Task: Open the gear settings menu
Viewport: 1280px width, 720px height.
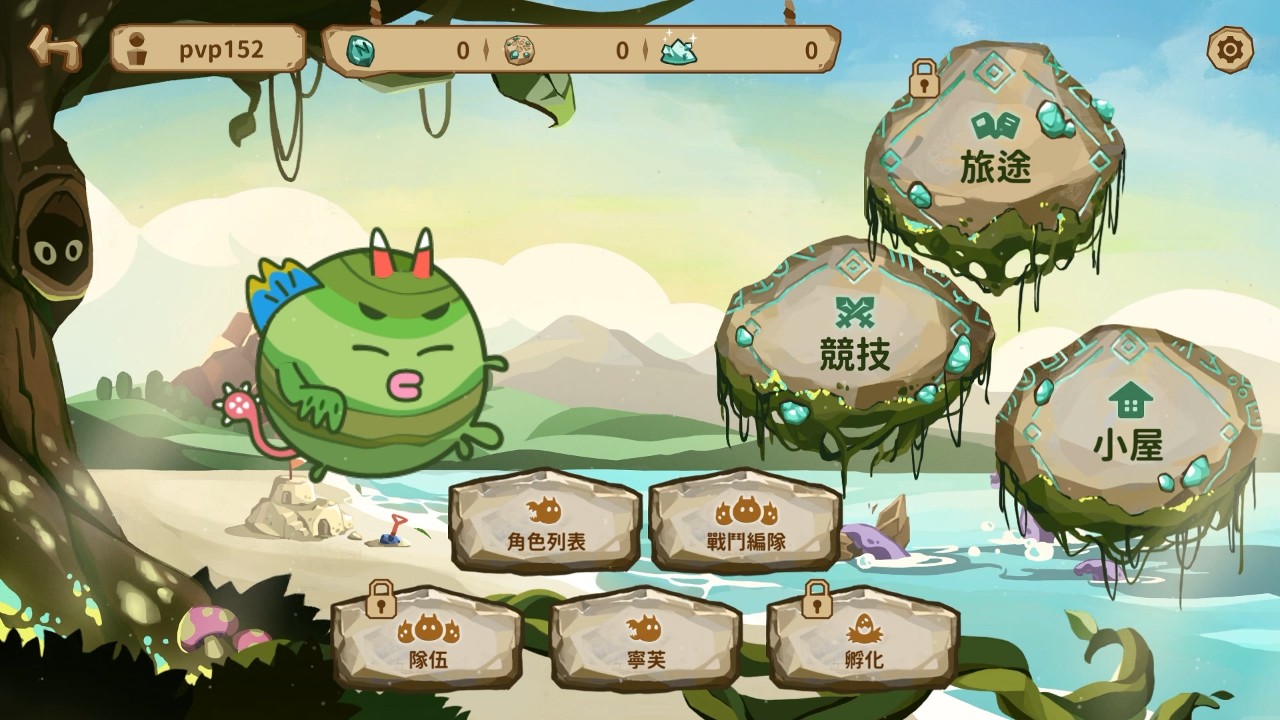Action: coord(1229,48)
